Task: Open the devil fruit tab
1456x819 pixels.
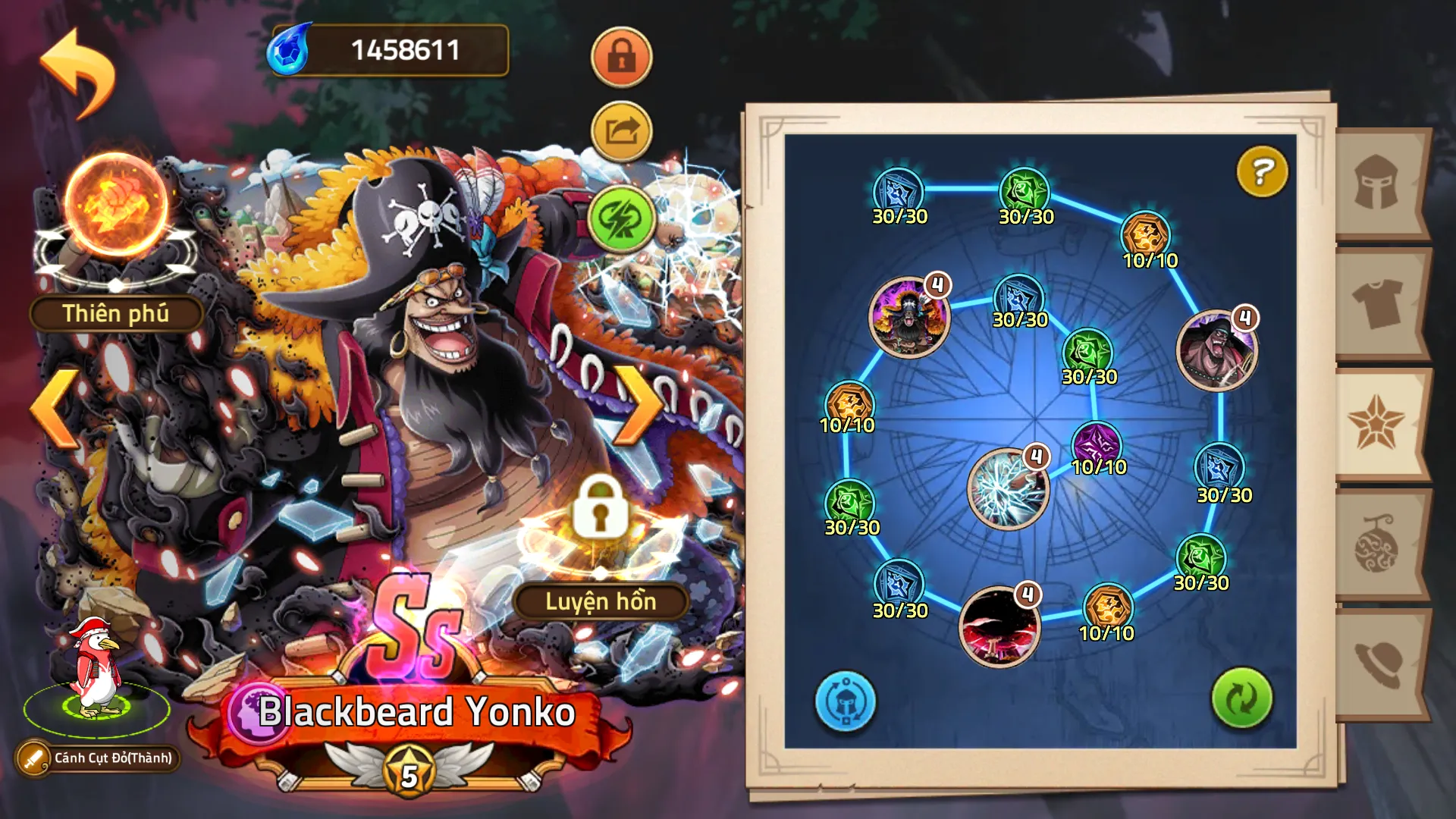Action: pyautogui.click(x=1376, y=544)
